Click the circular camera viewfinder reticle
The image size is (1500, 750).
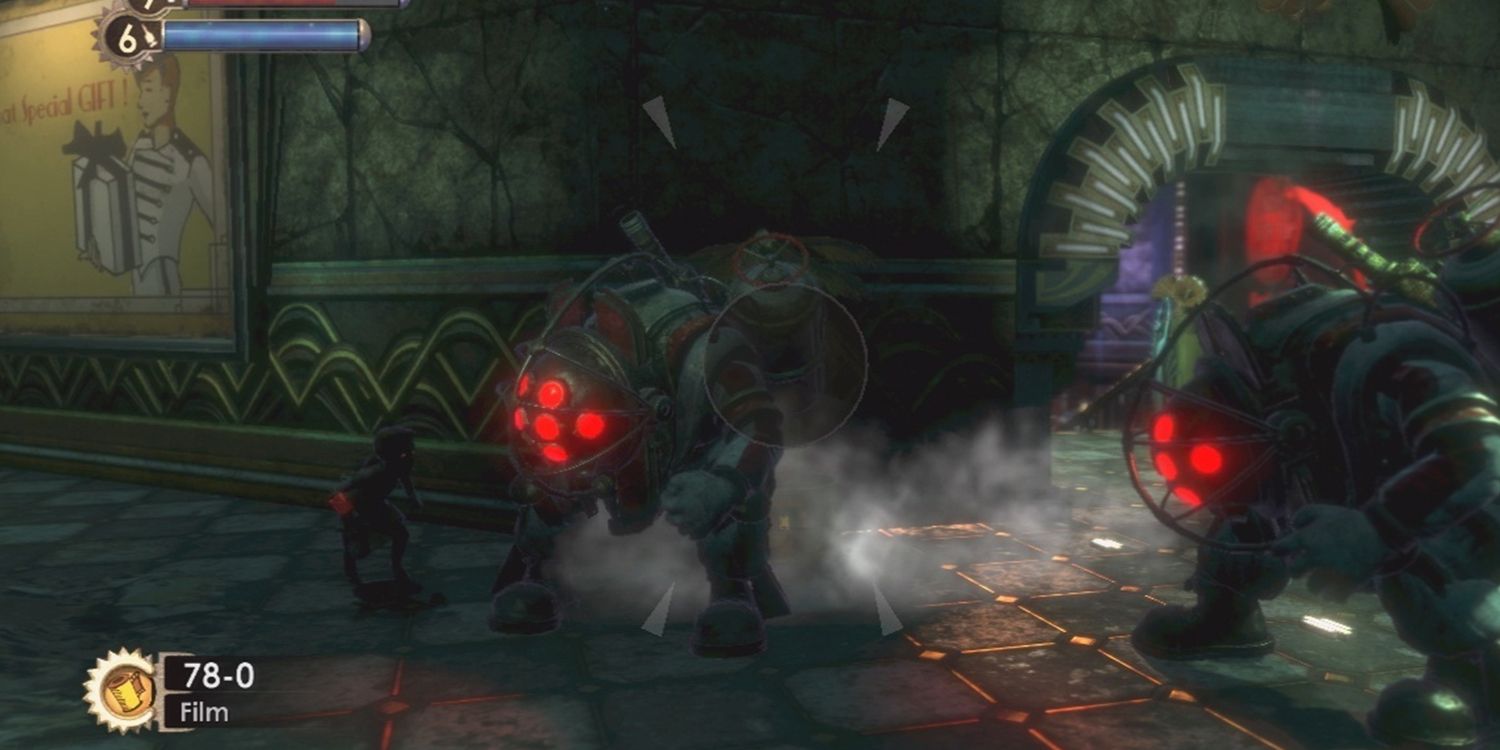click(x=790, y=365)
